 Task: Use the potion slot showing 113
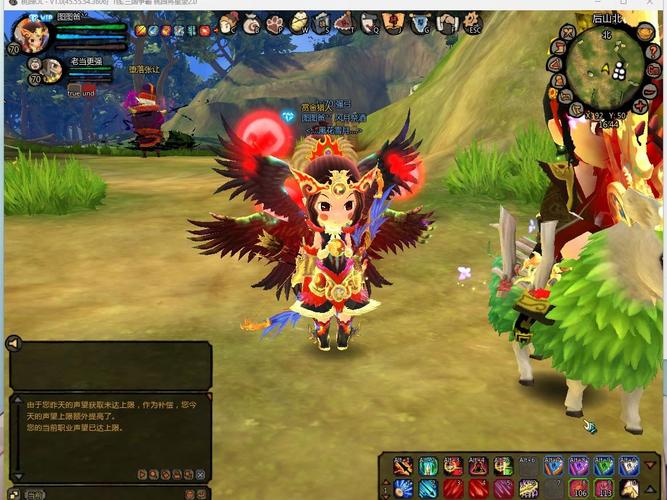pos(604,488)
